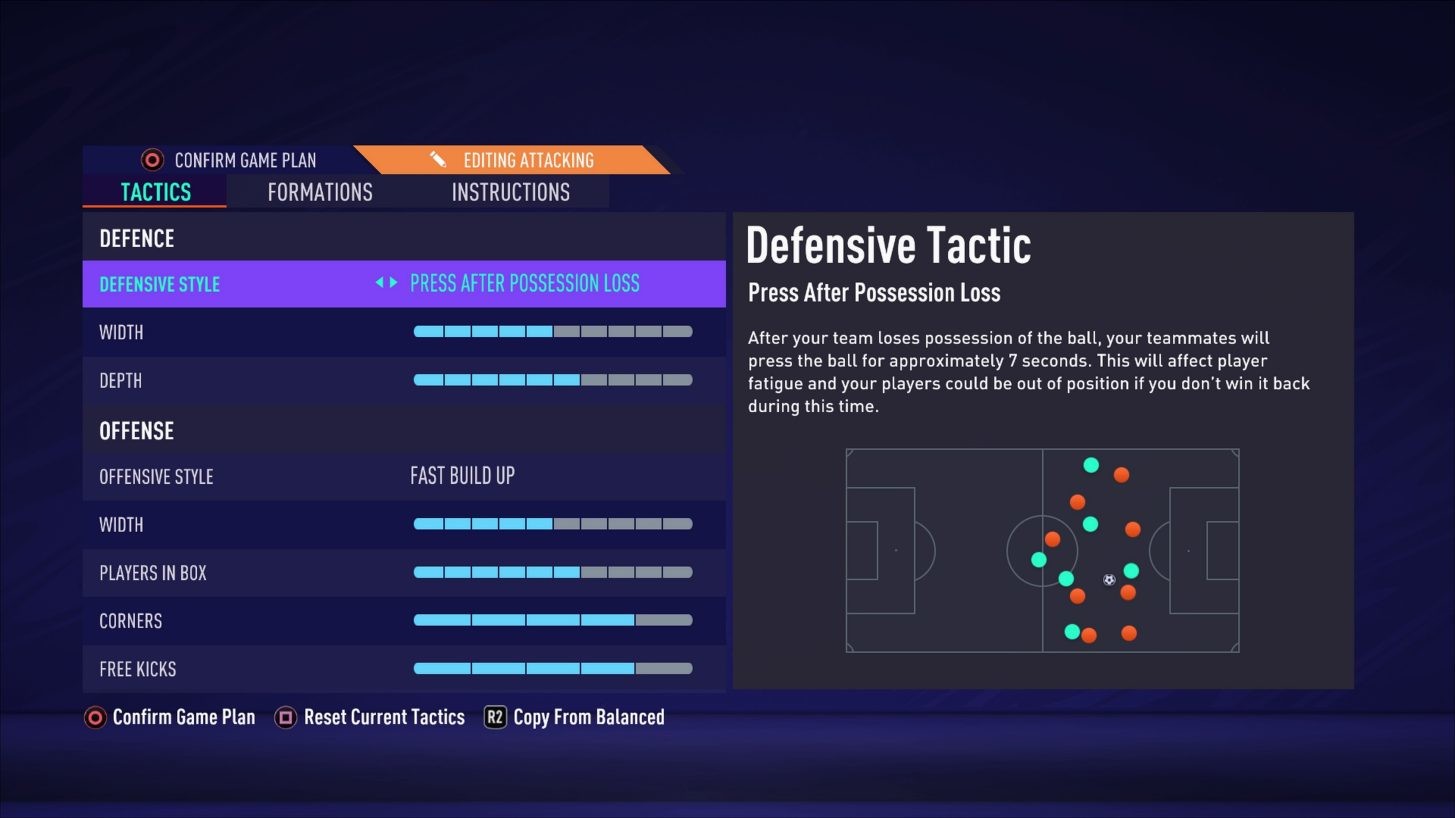Adjust the Defence Width slider
This screenshot has width=1455, height=818.
(553, 331)
